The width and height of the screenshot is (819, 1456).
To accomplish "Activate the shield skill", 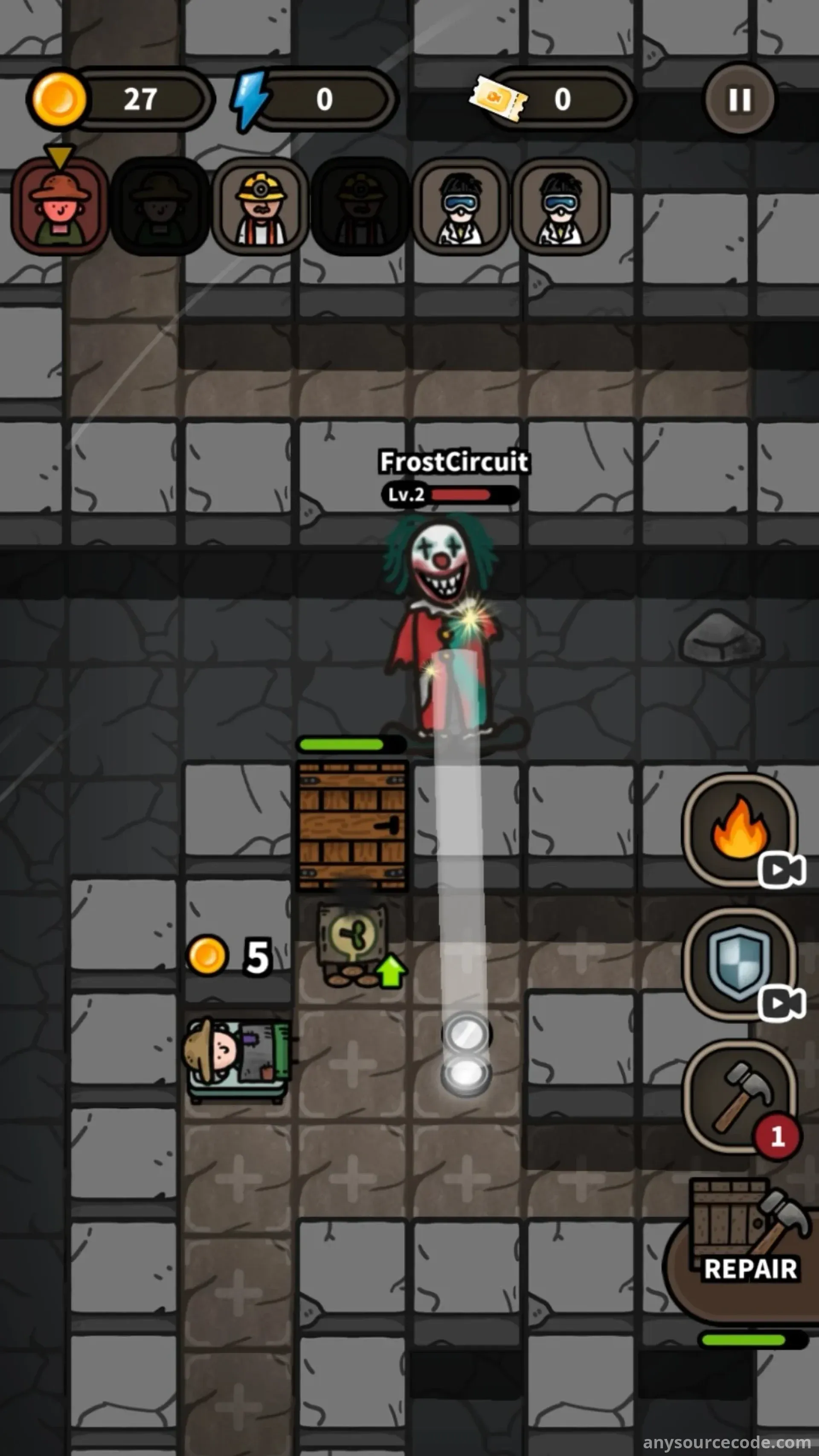I will click(739, 963).
